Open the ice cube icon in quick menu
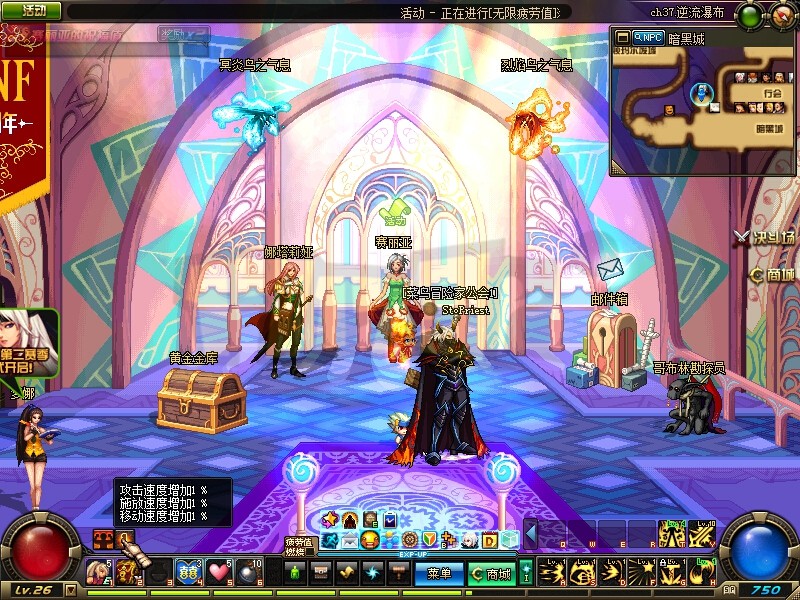The image size is (800, 600). [510, 540]
